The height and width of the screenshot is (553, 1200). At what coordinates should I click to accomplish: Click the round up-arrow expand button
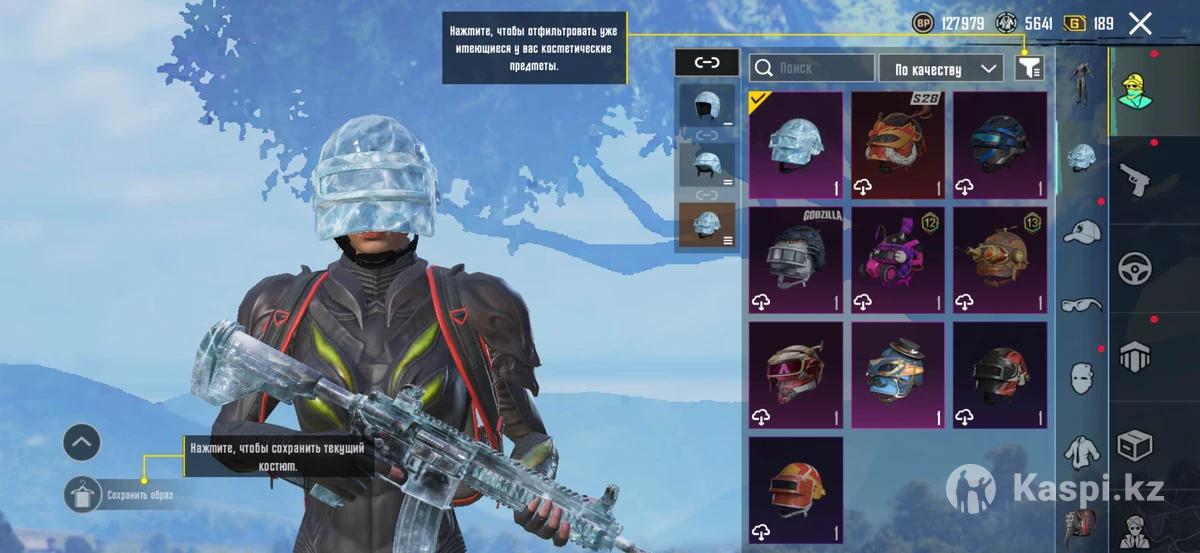[82, 441]
